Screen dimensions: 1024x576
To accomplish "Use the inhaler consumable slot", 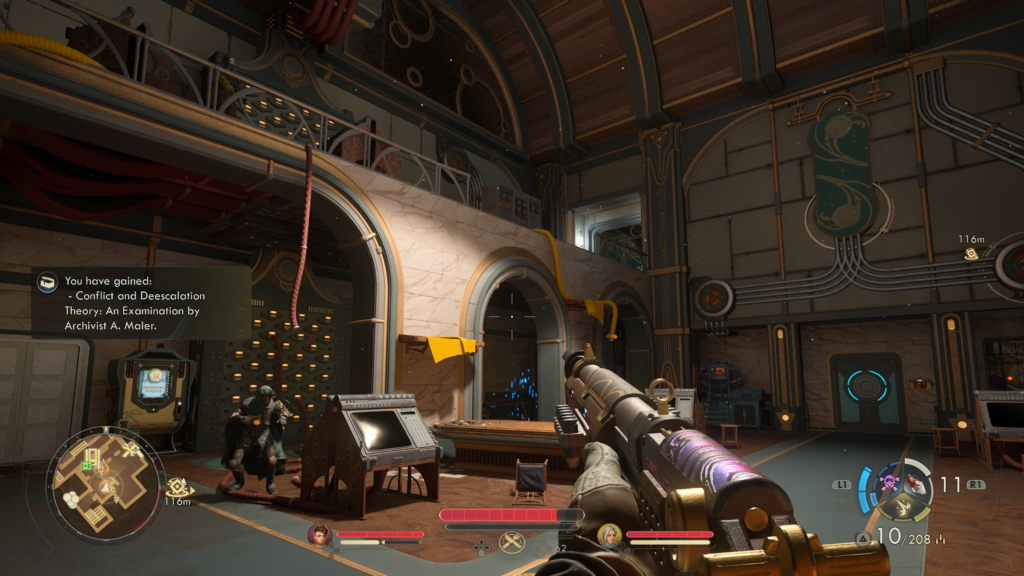I will [914, 484].
